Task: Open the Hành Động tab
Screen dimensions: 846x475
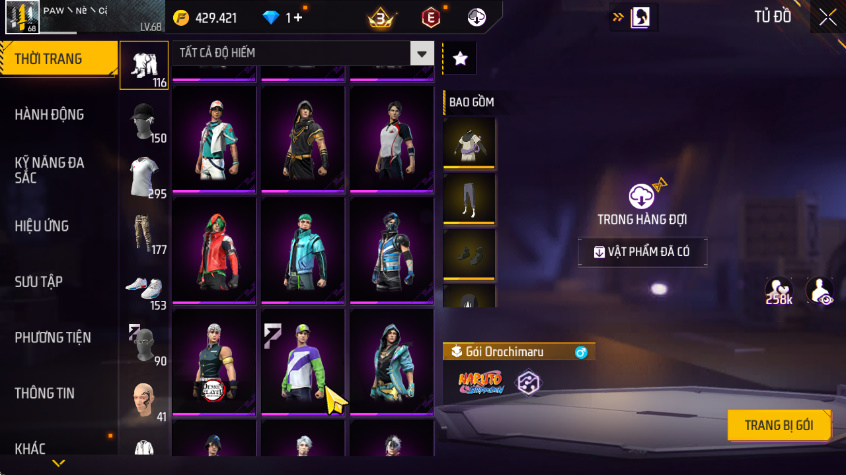Action: pos(49,115)
